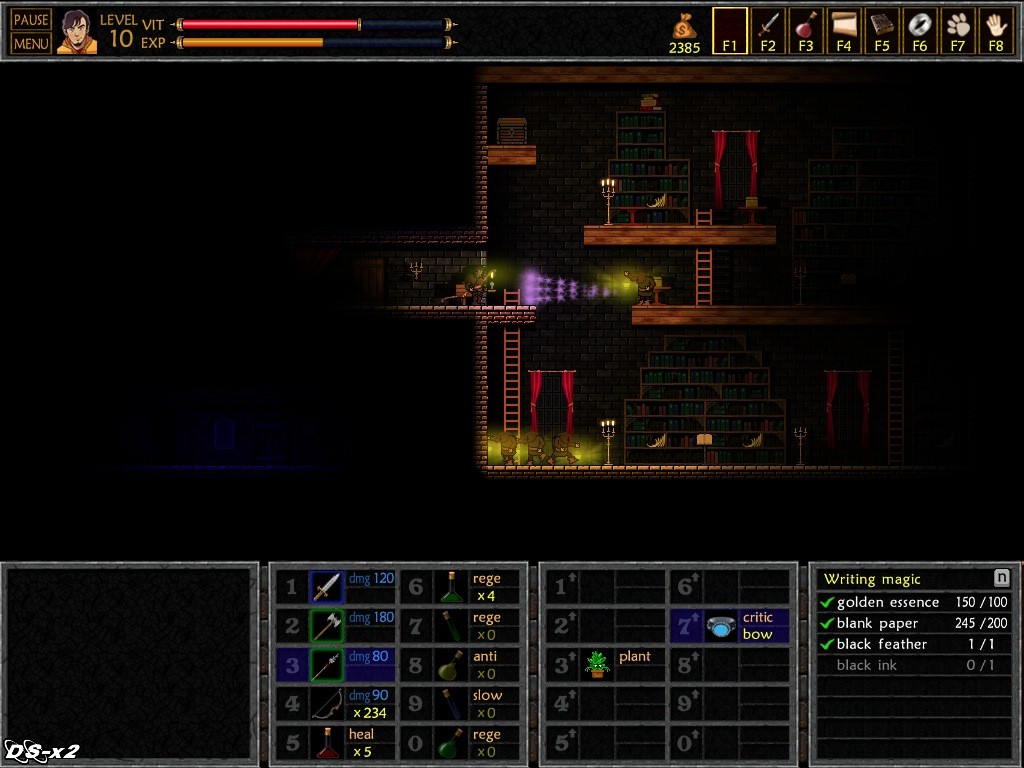Screen dimensions: 1024x768
Task: Select the slow potion slot
Action: tap(456, 704)
